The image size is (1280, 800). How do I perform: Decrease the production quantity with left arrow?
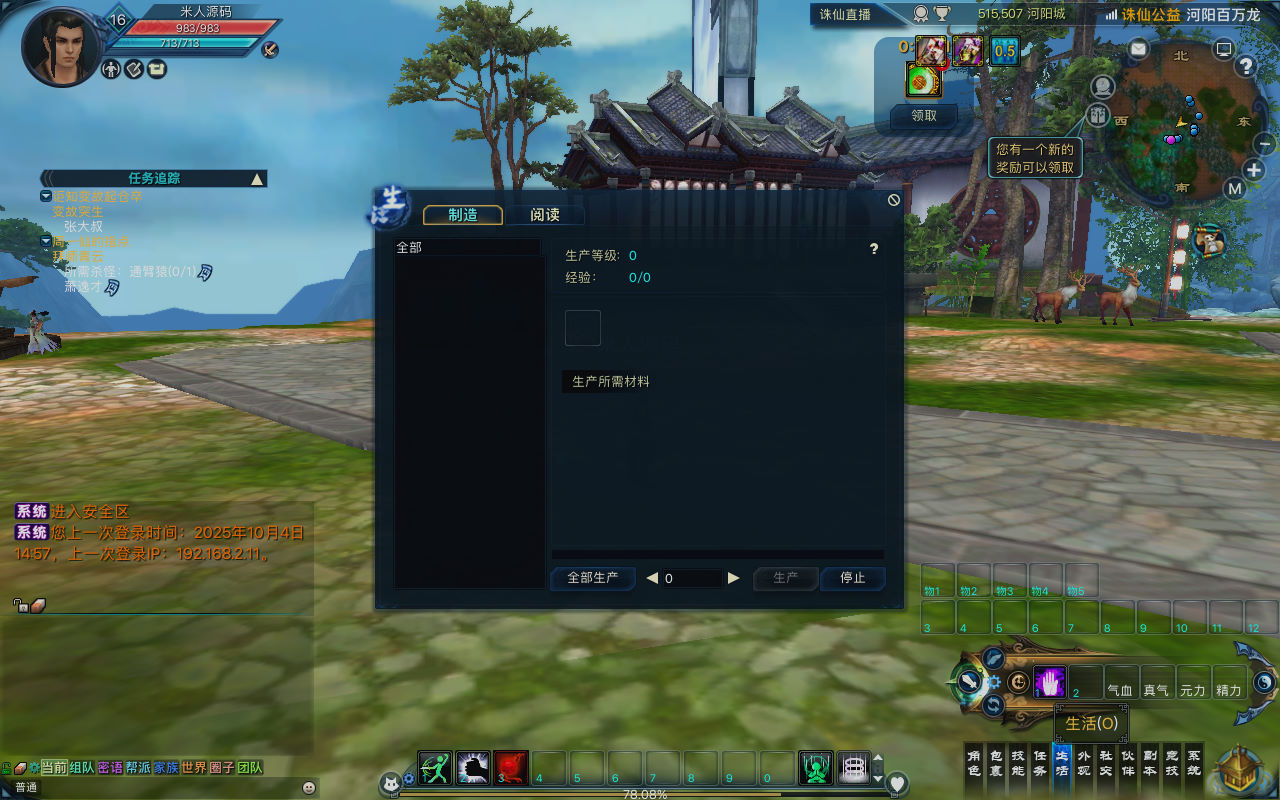[x=652, y=578]
